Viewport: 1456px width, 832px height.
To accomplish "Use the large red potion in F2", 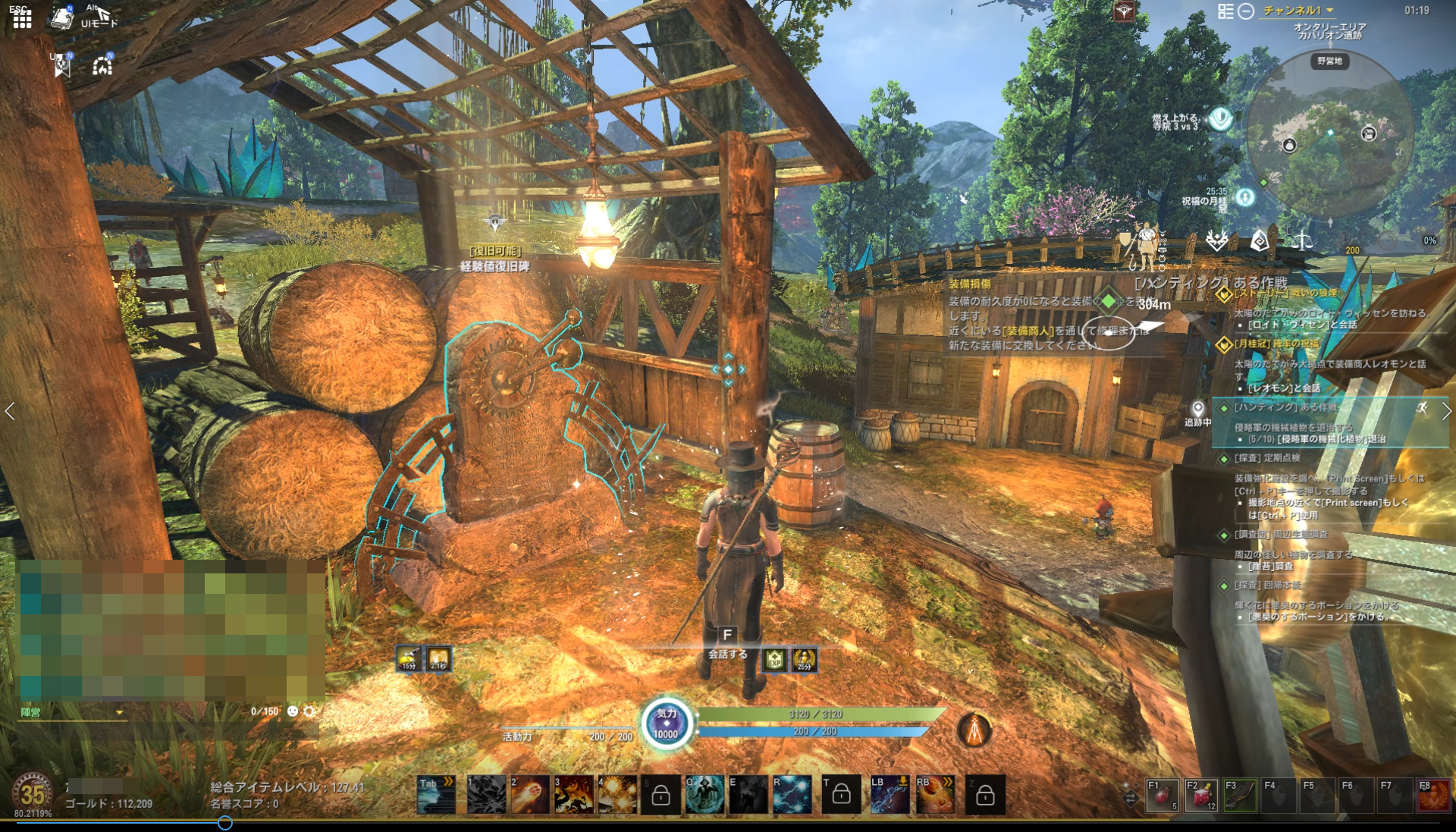I will pos(1201,796).
